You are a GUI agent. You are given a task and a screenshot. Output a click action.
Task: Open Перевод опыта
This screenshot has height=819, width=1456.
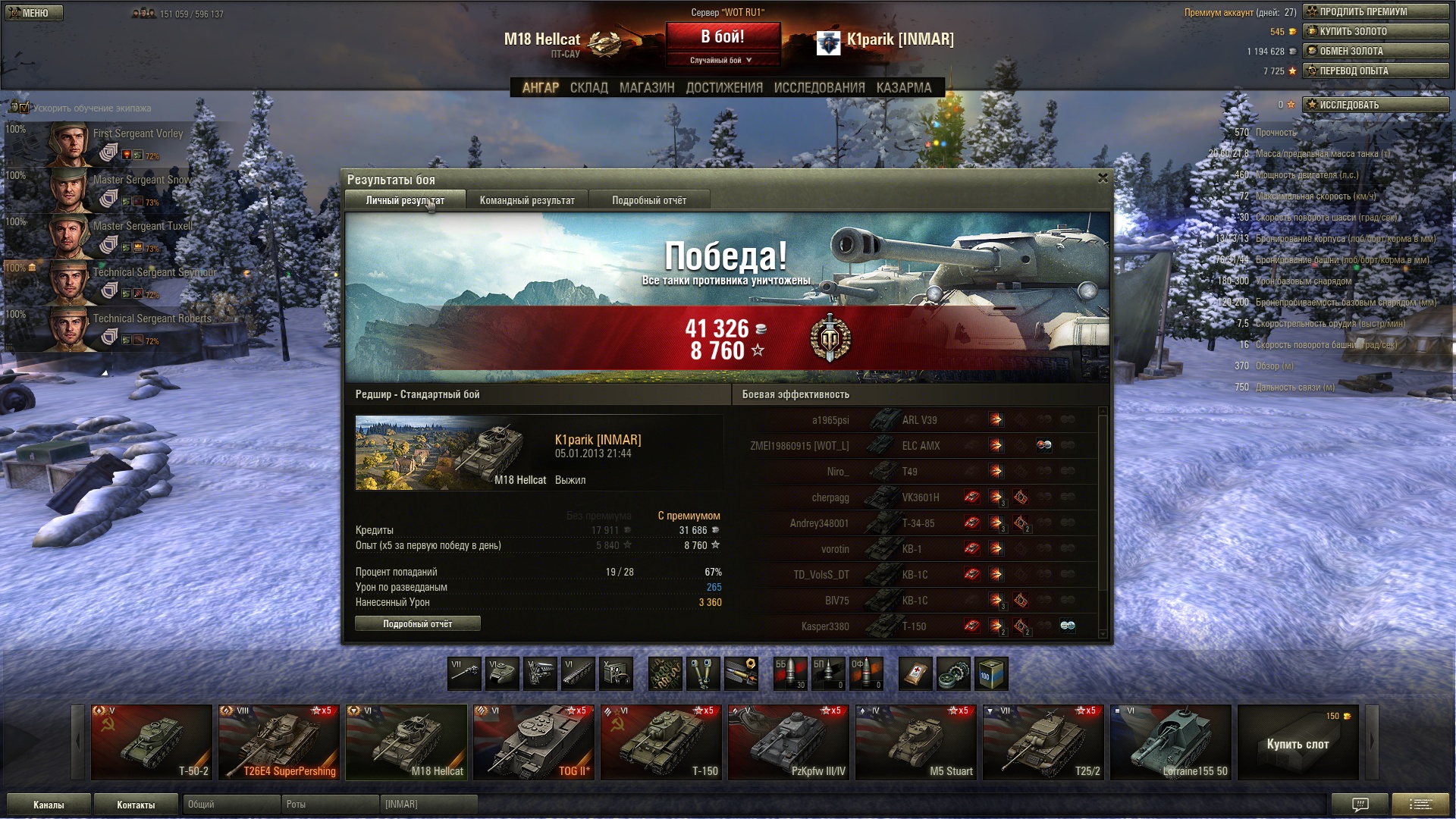pyautogui.click(x=1376, y=71)
